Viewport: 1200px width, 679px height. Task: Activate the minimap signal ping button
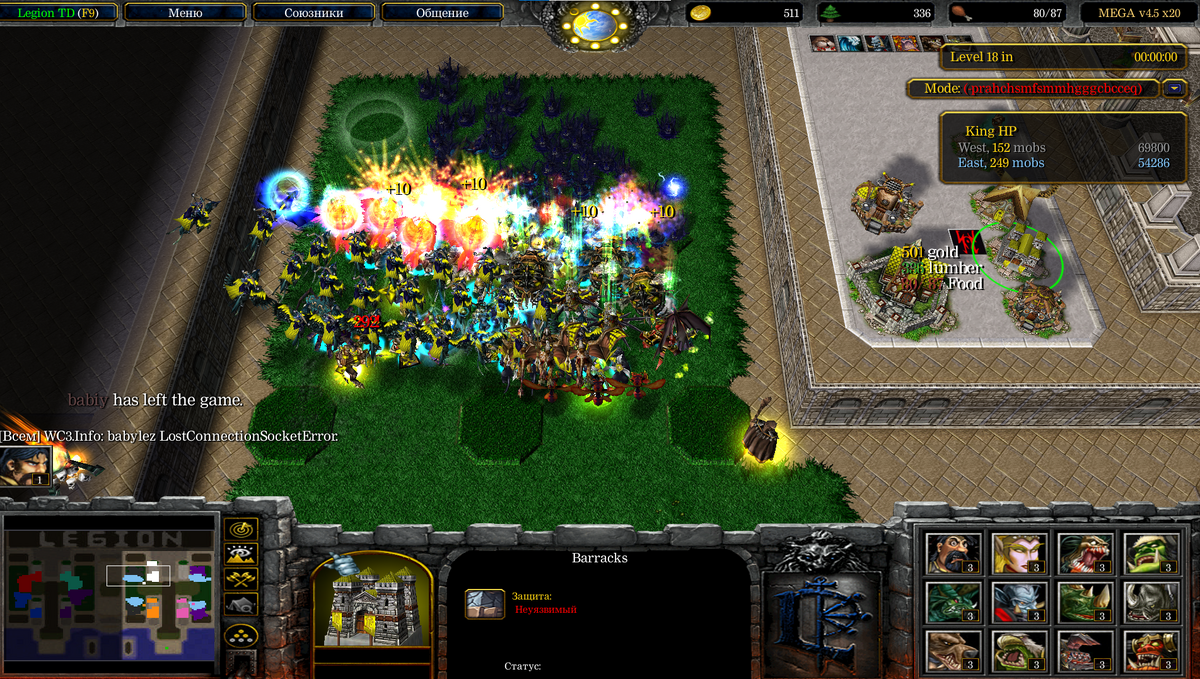[x=243, y=529]
